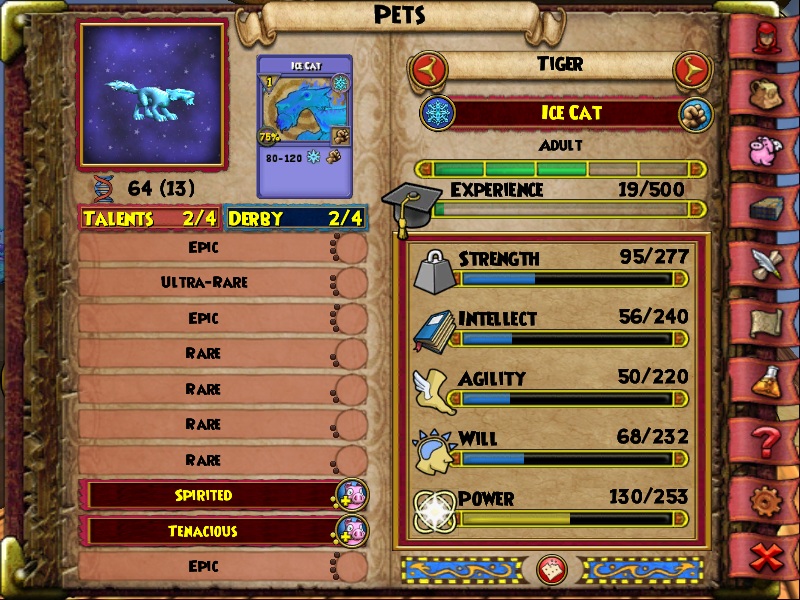Click the Ice Cat spell card

(x=304, y=125)
